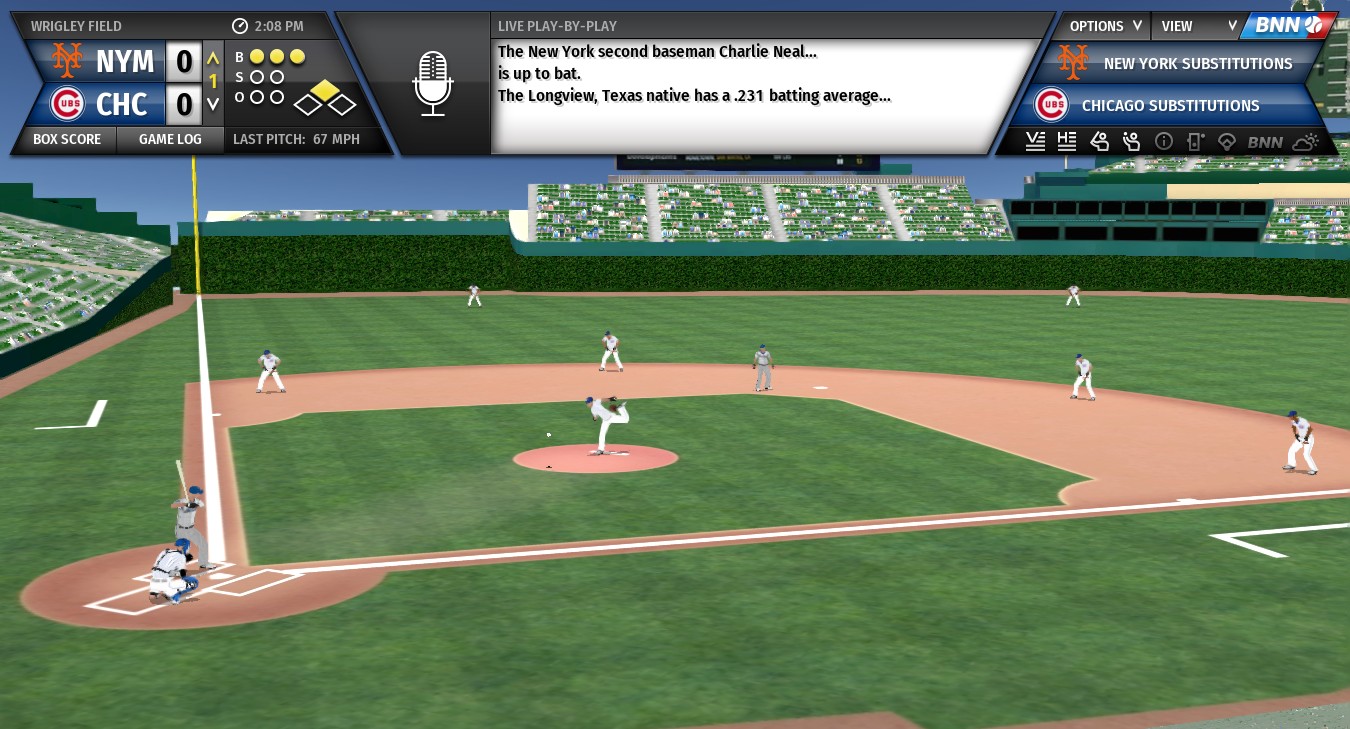Click the batter icon in the toolbar

(1099, 142)
